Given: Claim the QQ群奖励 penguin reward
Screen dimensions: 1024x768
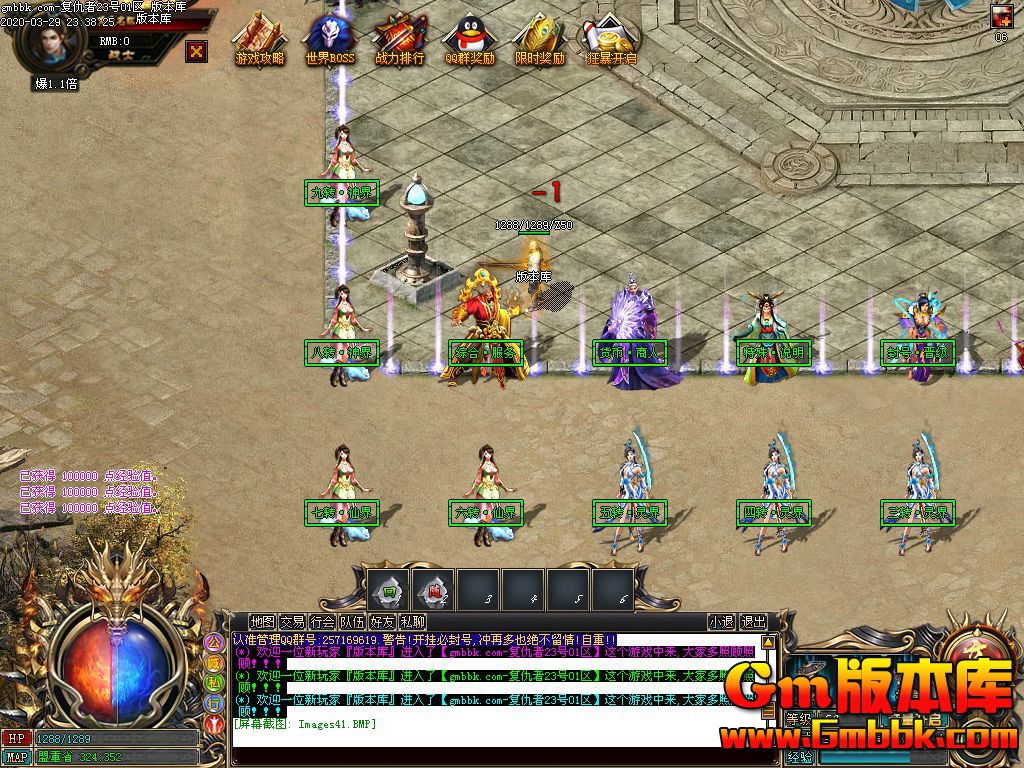Looking at the screenshot, I should (x=469, y=40).
